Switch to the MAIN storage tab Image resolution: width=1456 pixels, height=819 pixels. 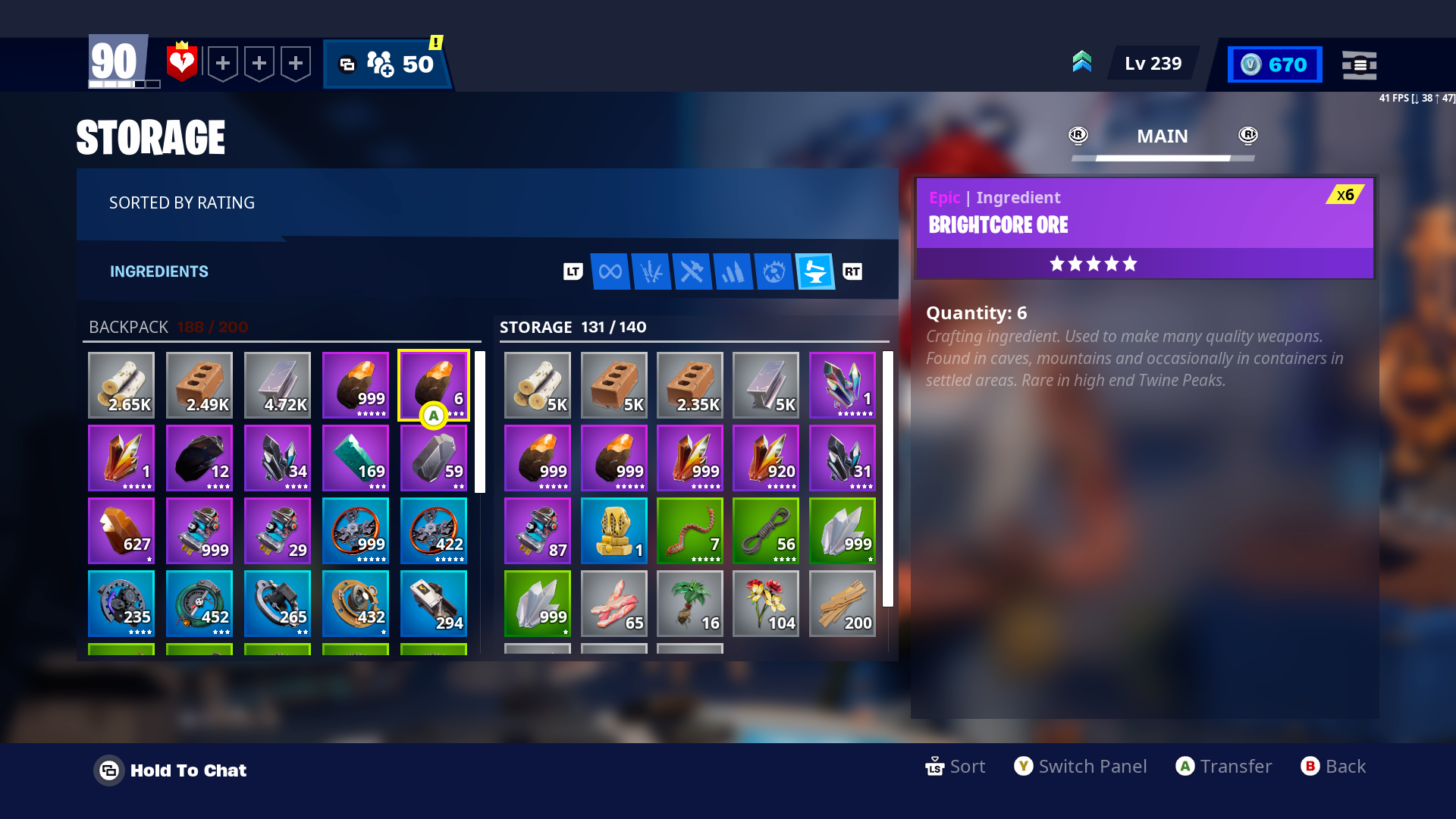[x=1162, y=136]
